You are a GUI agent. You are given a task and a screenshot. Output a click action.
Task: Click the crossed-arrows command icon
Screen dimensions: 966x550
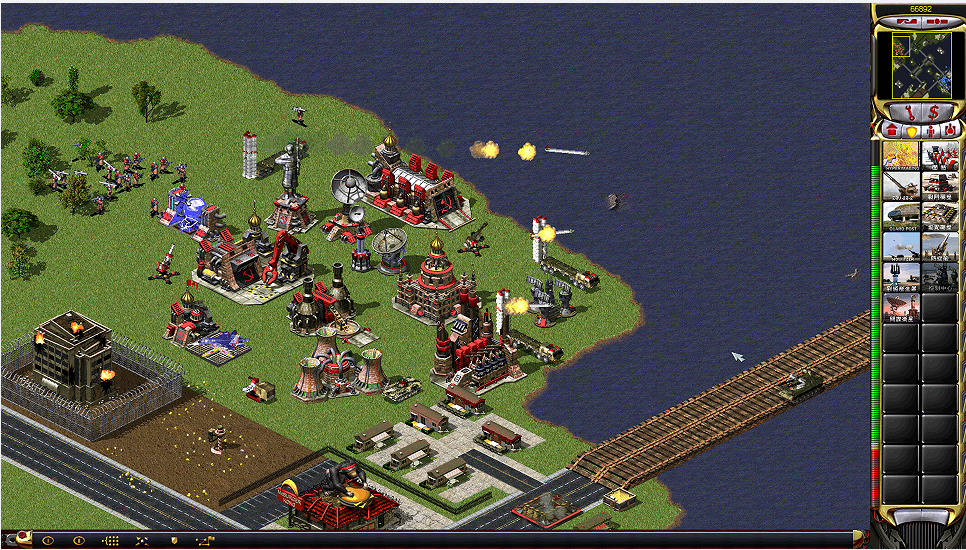[142, 540]
